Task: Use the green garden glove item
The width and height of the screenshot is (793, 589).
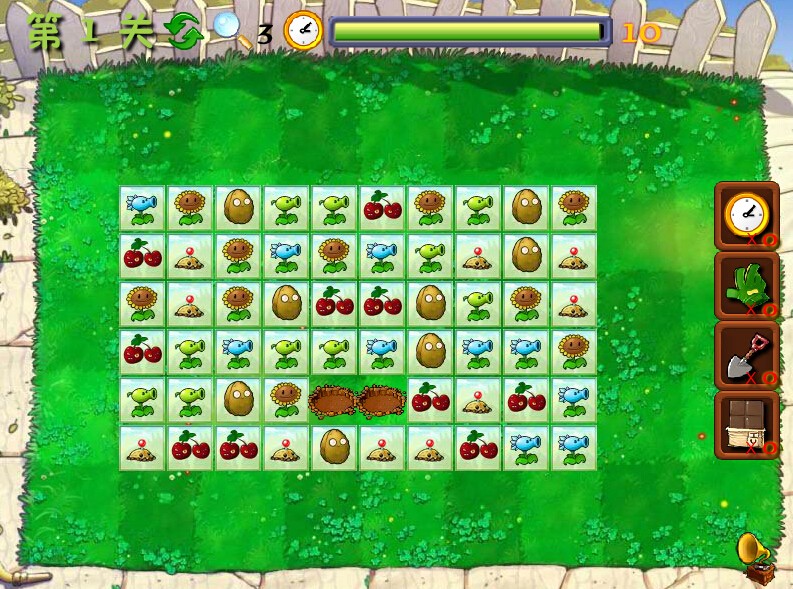Action: pos(746,285)
